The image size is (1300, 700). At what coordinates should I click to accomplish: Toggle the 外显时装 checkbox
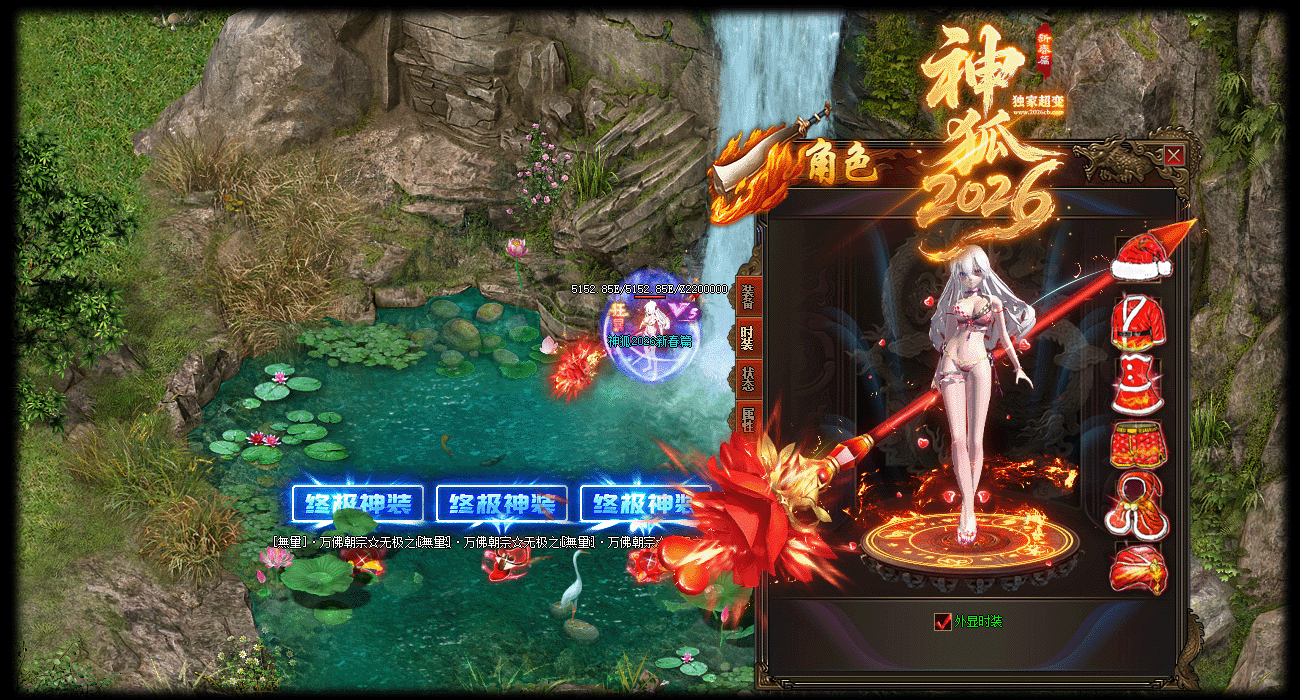tap(942, 622)
